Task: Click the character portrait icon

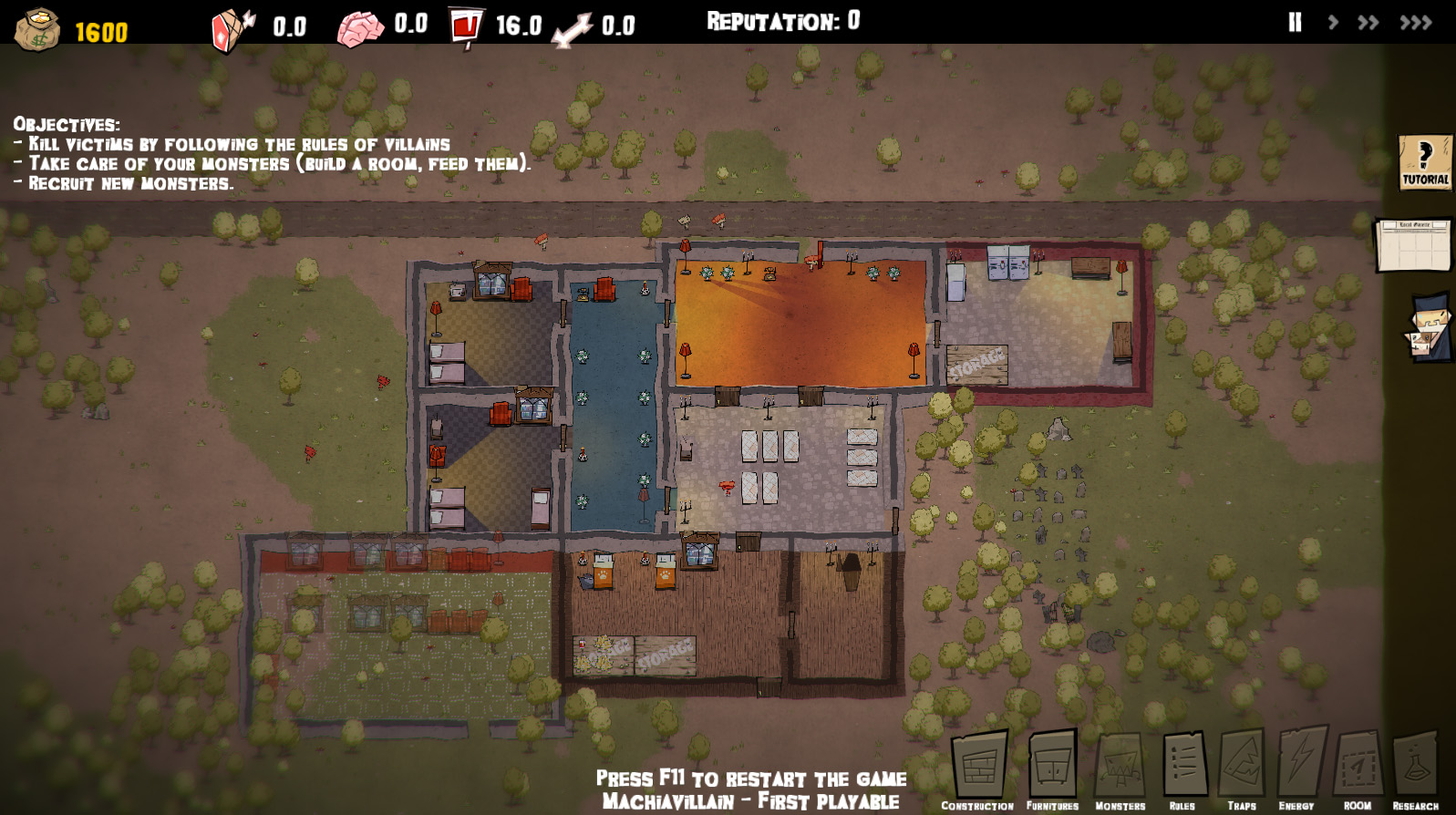Action: [1430, 326]
